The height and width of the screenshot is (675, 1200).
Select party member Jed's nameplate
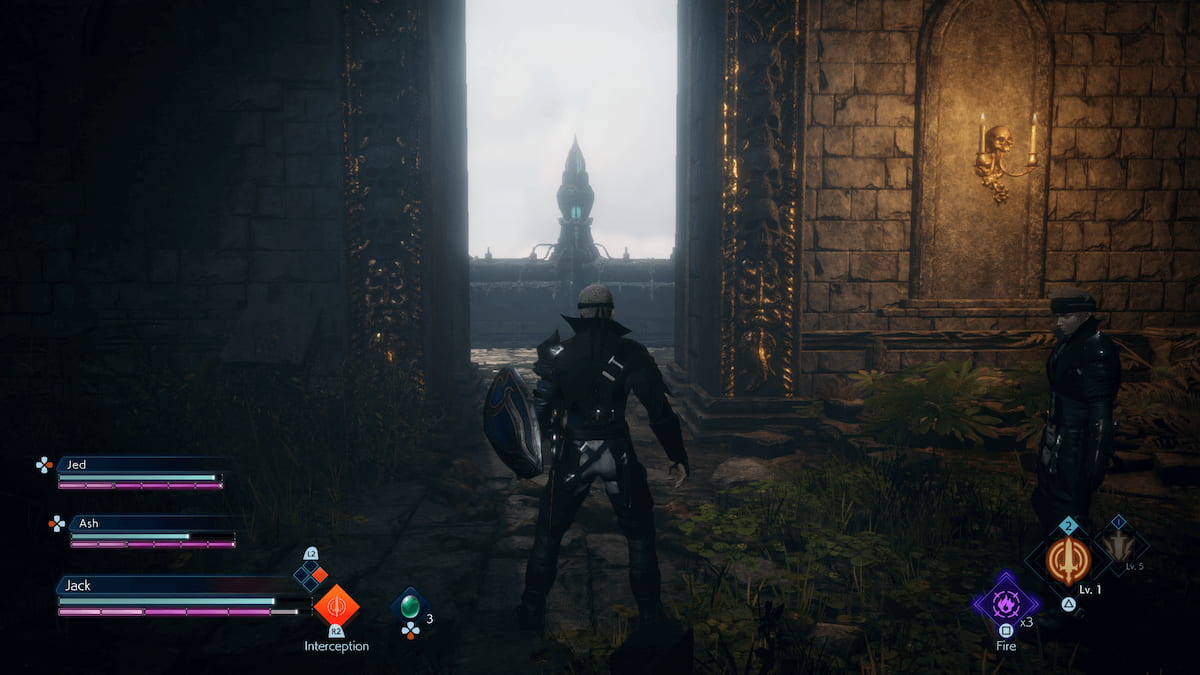(x=138, y=464)
